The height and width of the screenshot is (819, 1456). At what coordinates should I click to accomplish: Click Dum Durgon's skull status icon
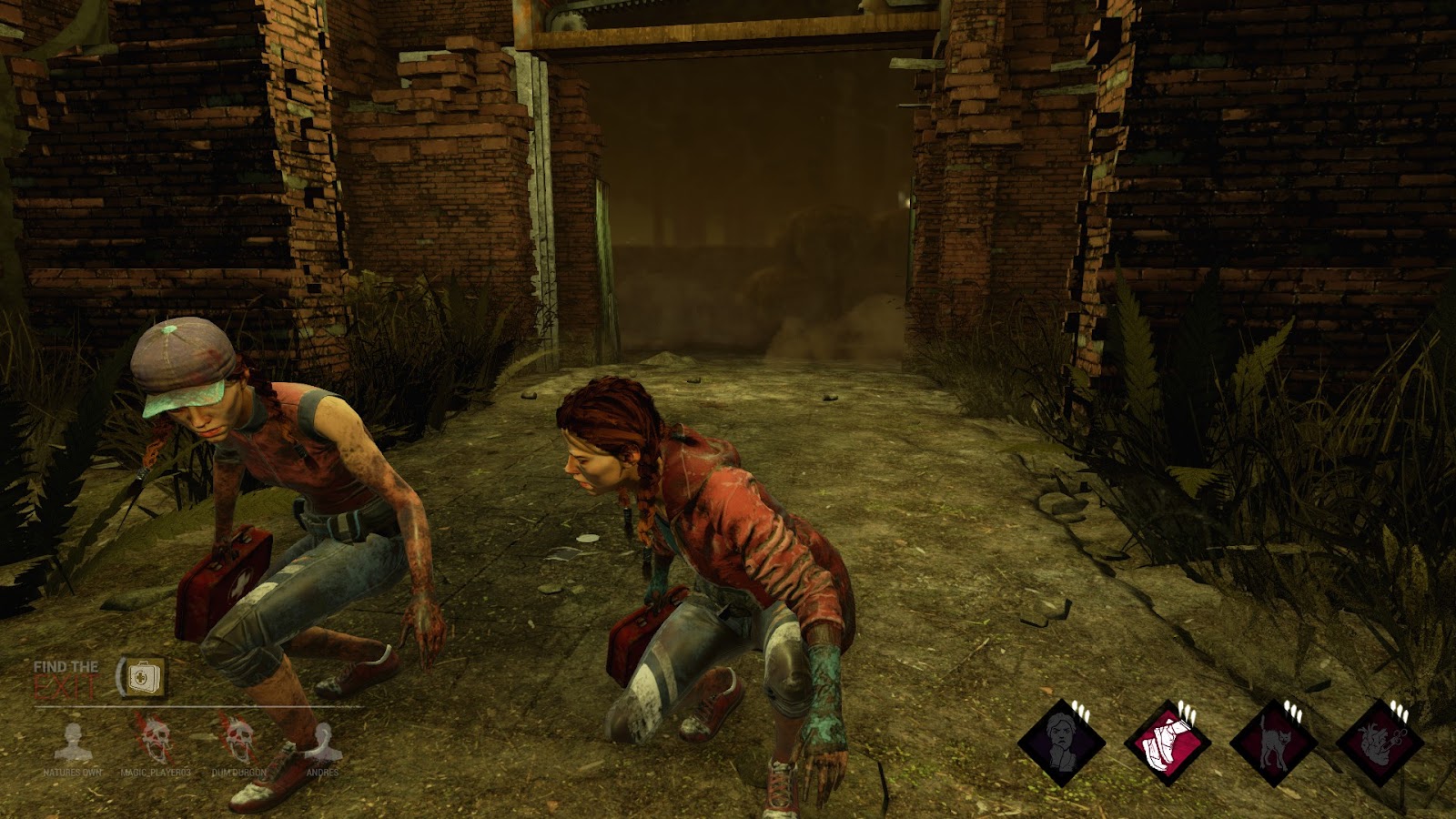pyautogui.click(x=238, y=738)
